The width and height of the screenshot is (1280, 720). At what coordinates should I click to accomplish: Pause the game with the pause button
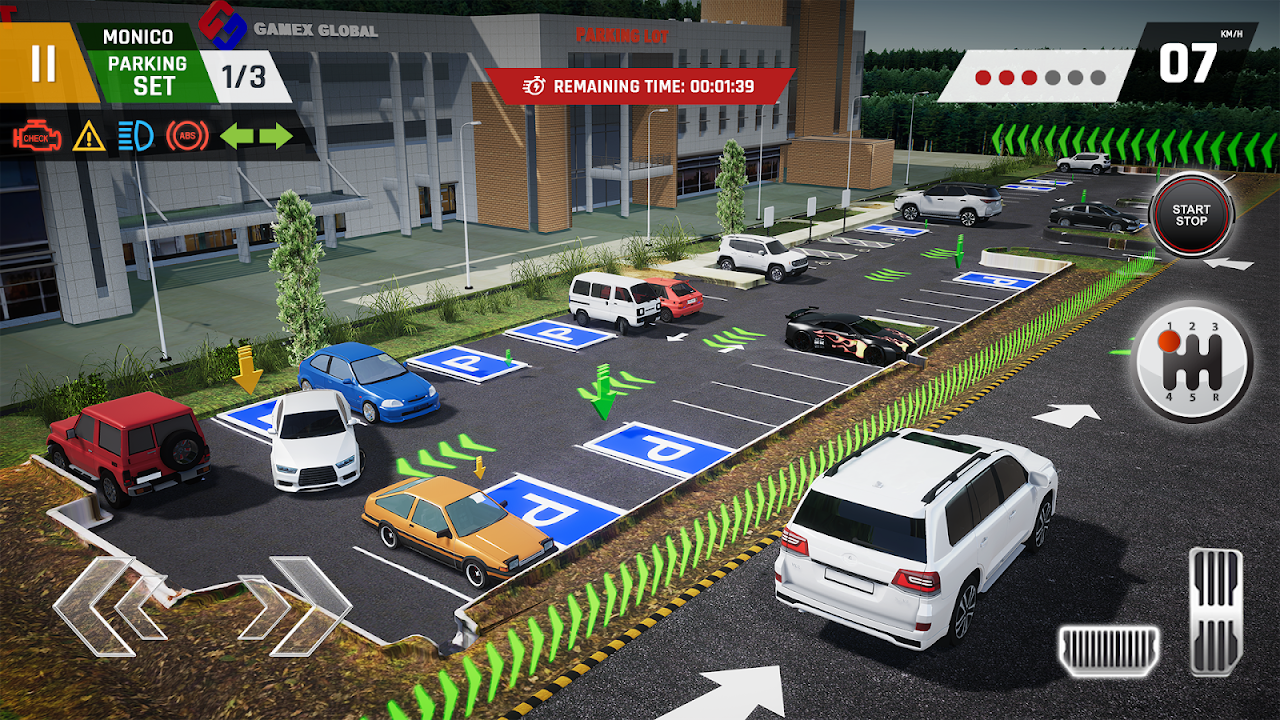click(43, 63)
